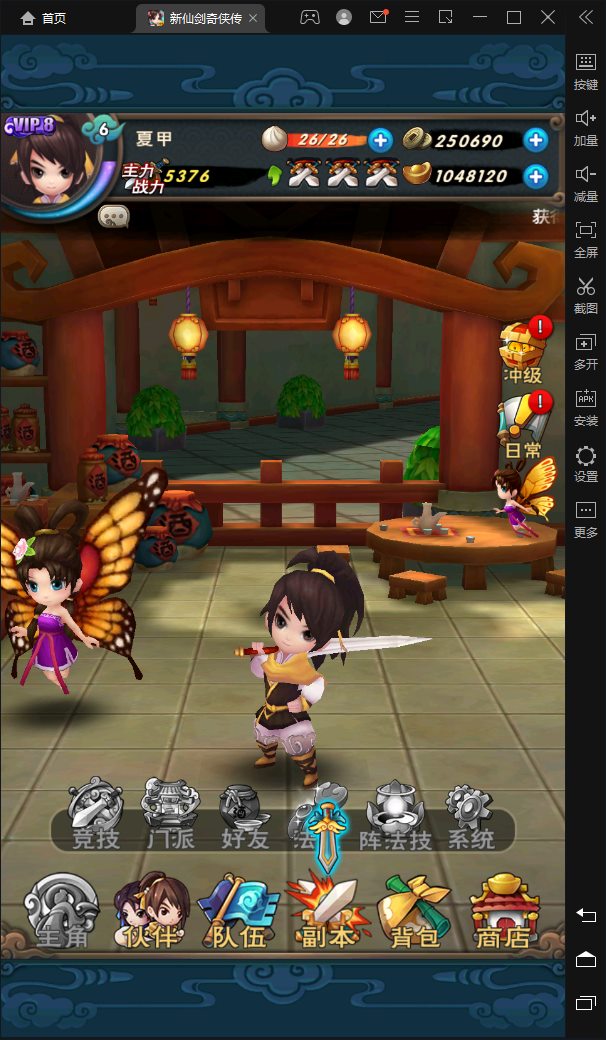This screenshot has height=1040, width=606.
Task: Visit the 商店 shop
Action: pos(504,910)
